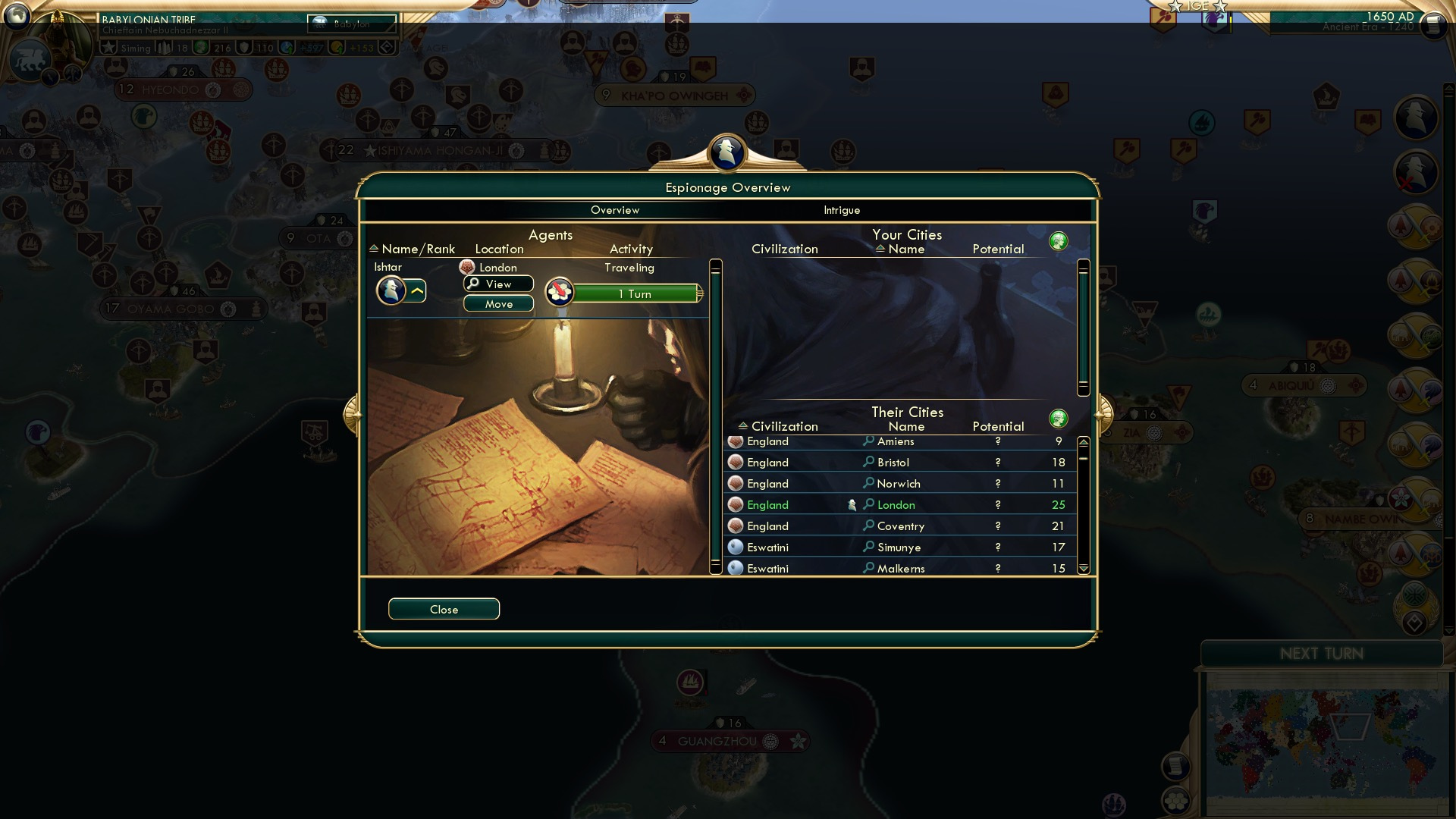Click England's civilization icon next to Amiens

point(734,441)
